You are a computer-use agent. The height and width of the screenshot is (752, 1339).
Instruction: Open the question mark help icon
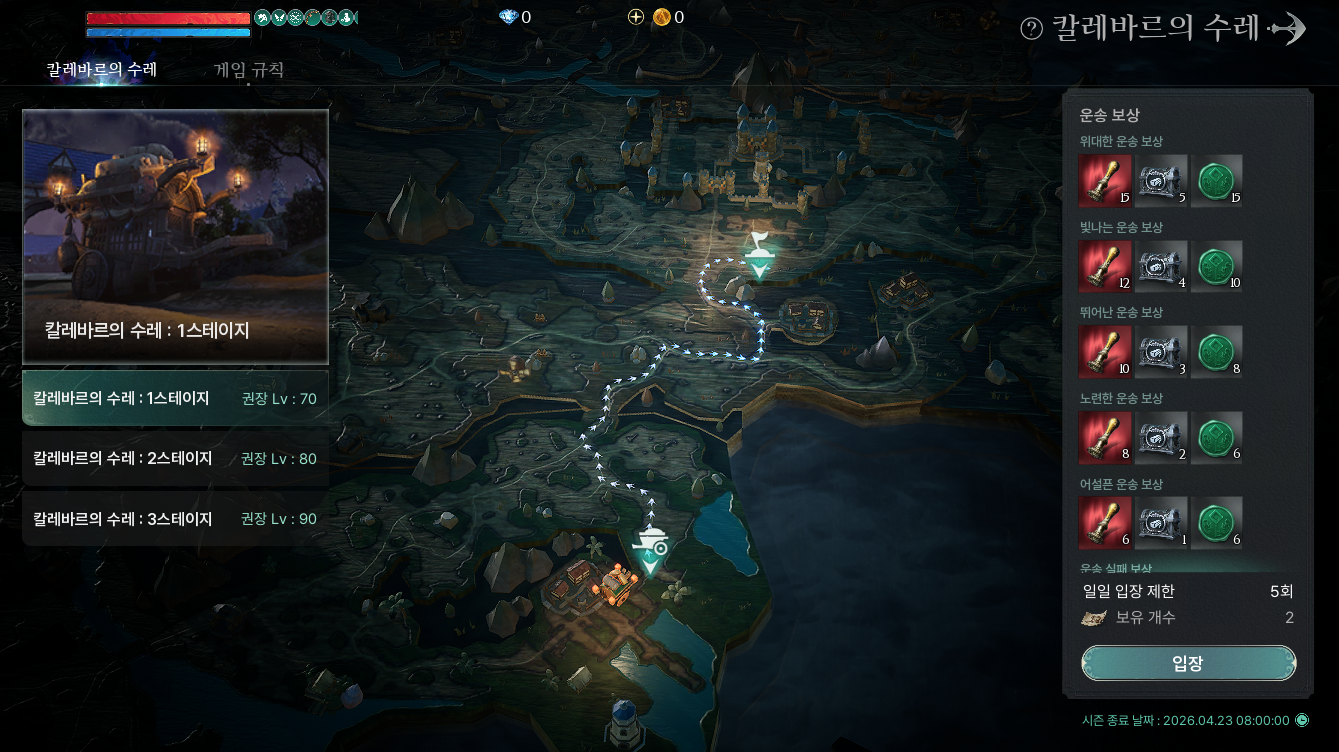pos(1031,29)
